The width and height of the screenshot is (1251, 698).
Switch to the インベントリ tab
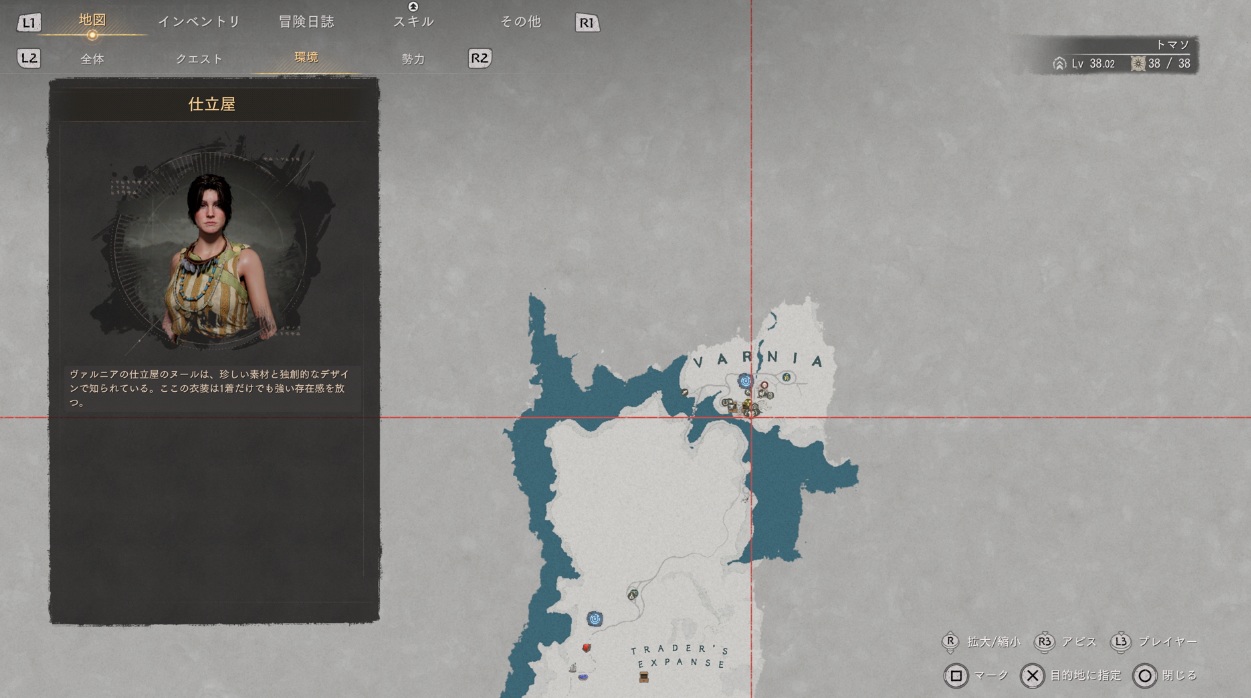(x=199, y=21)
